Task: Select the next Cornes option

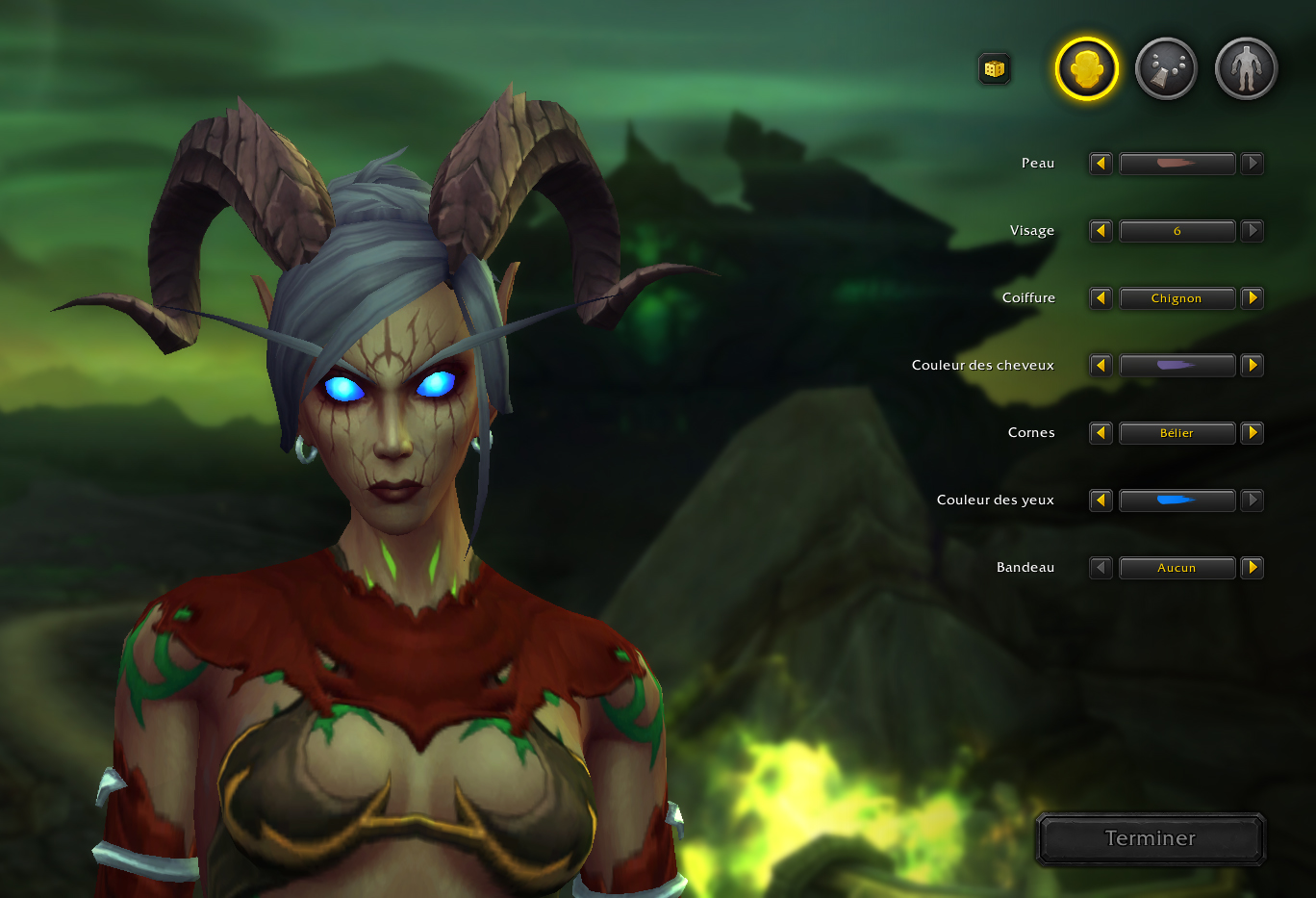Action: coord(1252,432)
